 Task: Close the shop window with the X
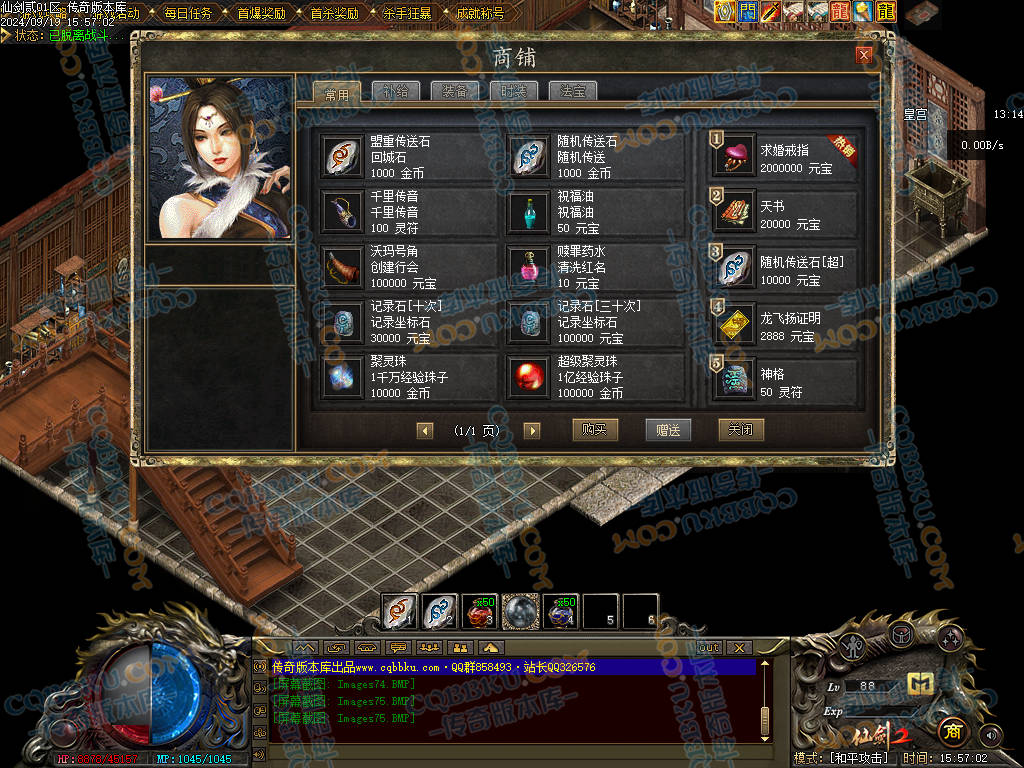[864, 55]
